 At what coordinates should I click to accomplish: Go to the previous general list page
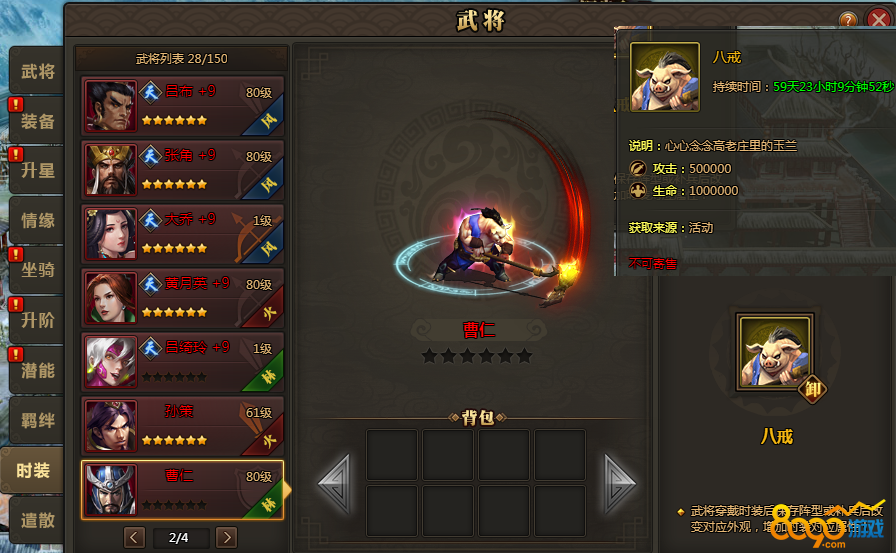tap(135, 538)
